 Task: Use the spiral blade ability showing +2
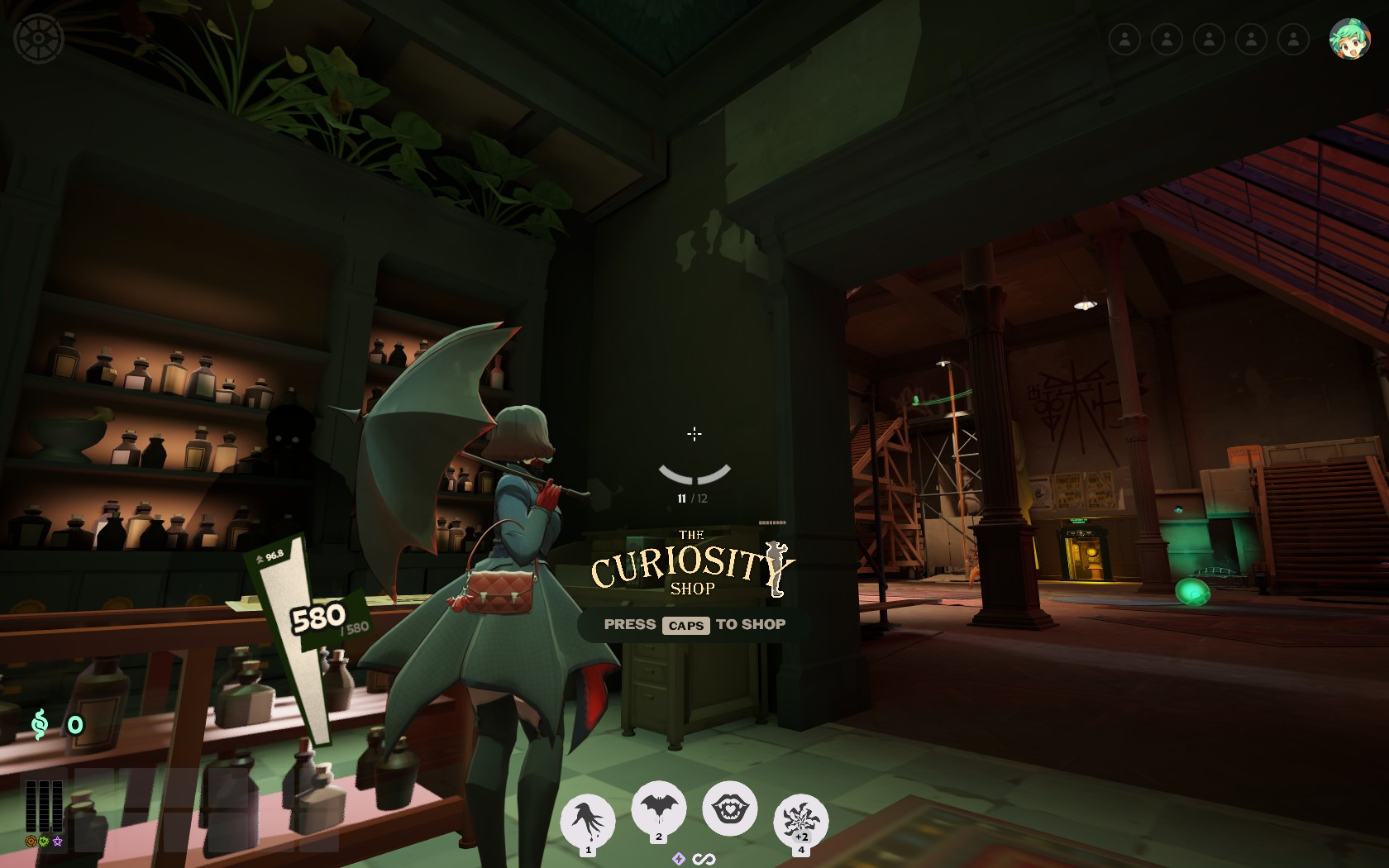point(800,818)
